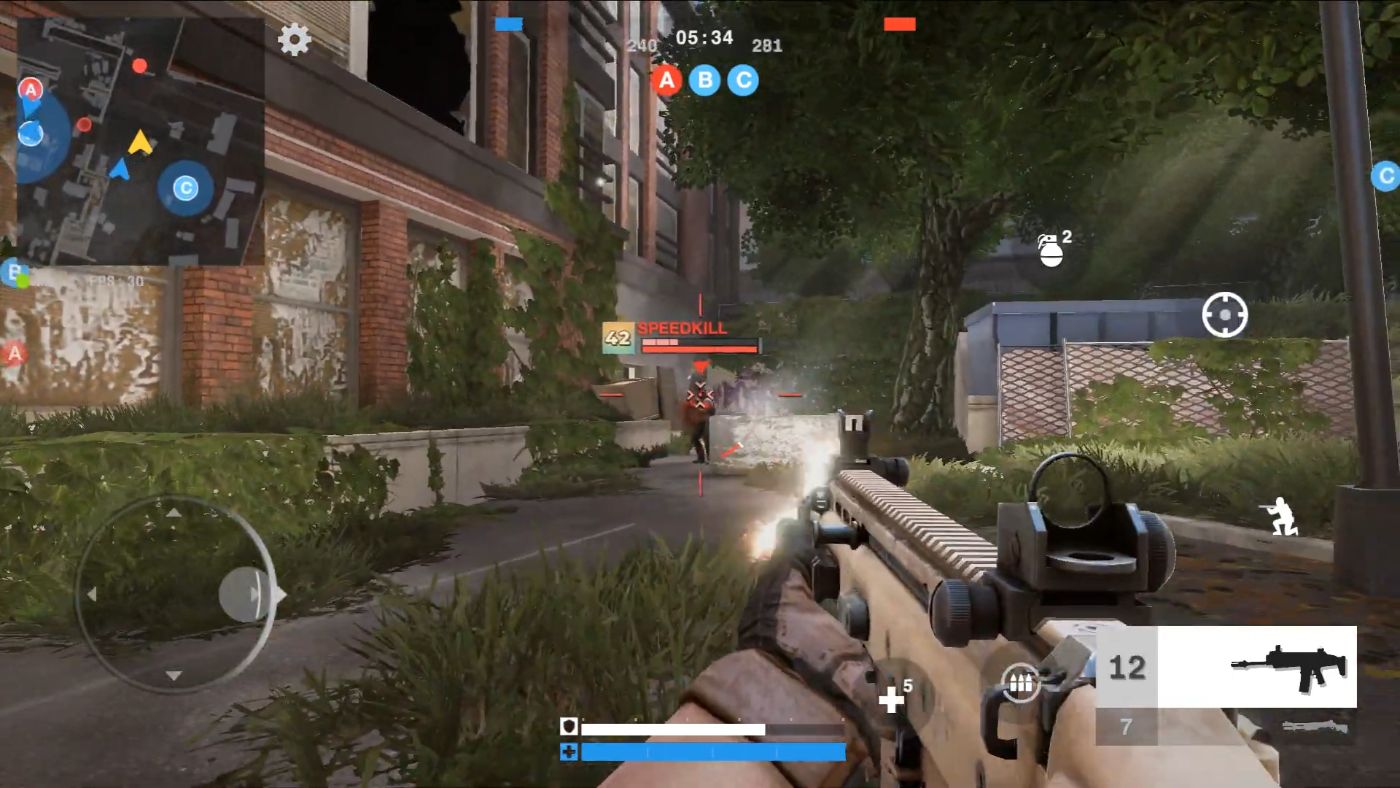
Task: Open the settings gear menu
Action: (x=293, y=40)
